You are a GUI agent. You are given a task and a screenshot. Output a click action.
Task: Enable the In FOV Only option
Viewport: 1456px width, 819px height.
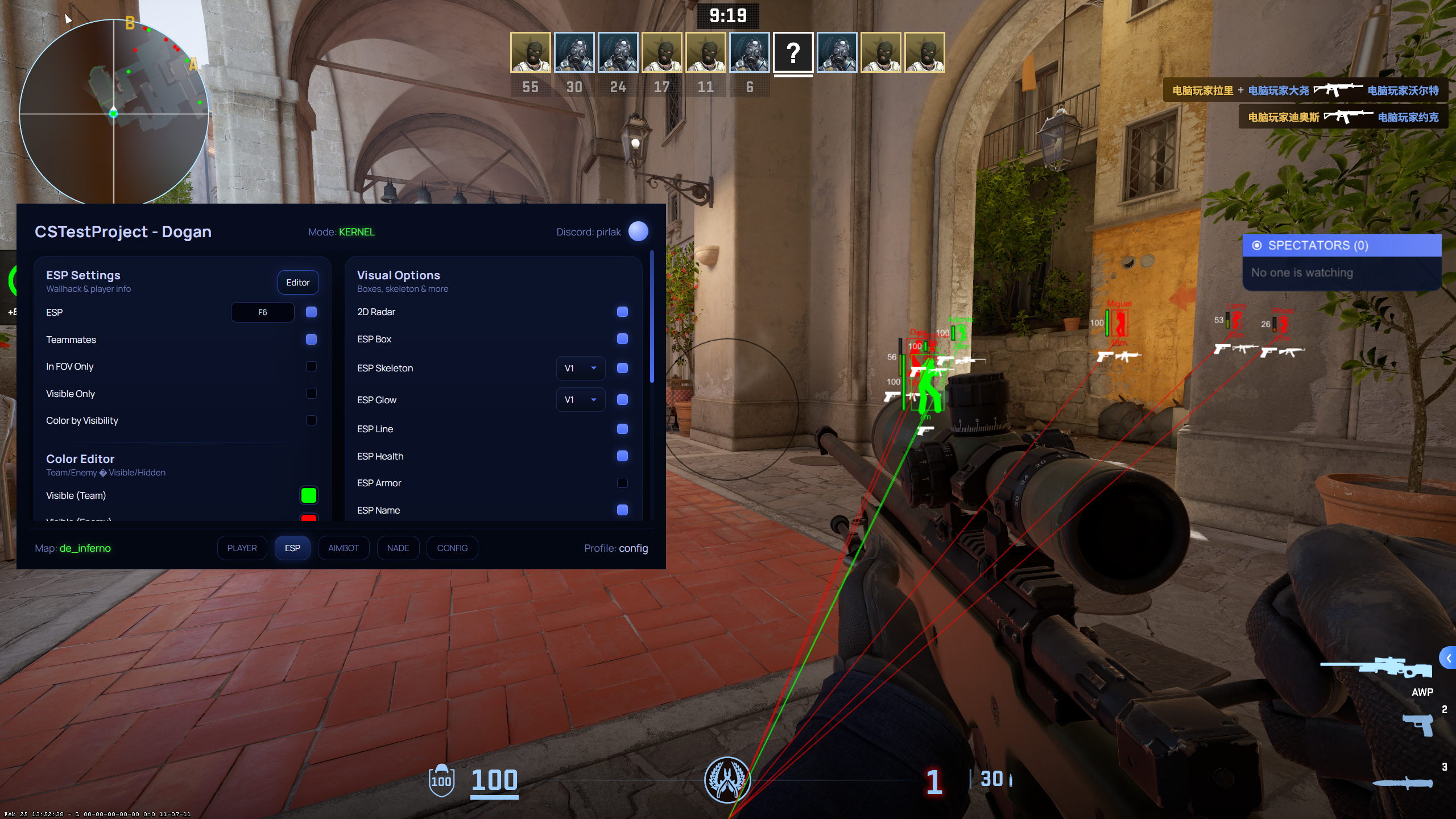[x=311, y=366]
